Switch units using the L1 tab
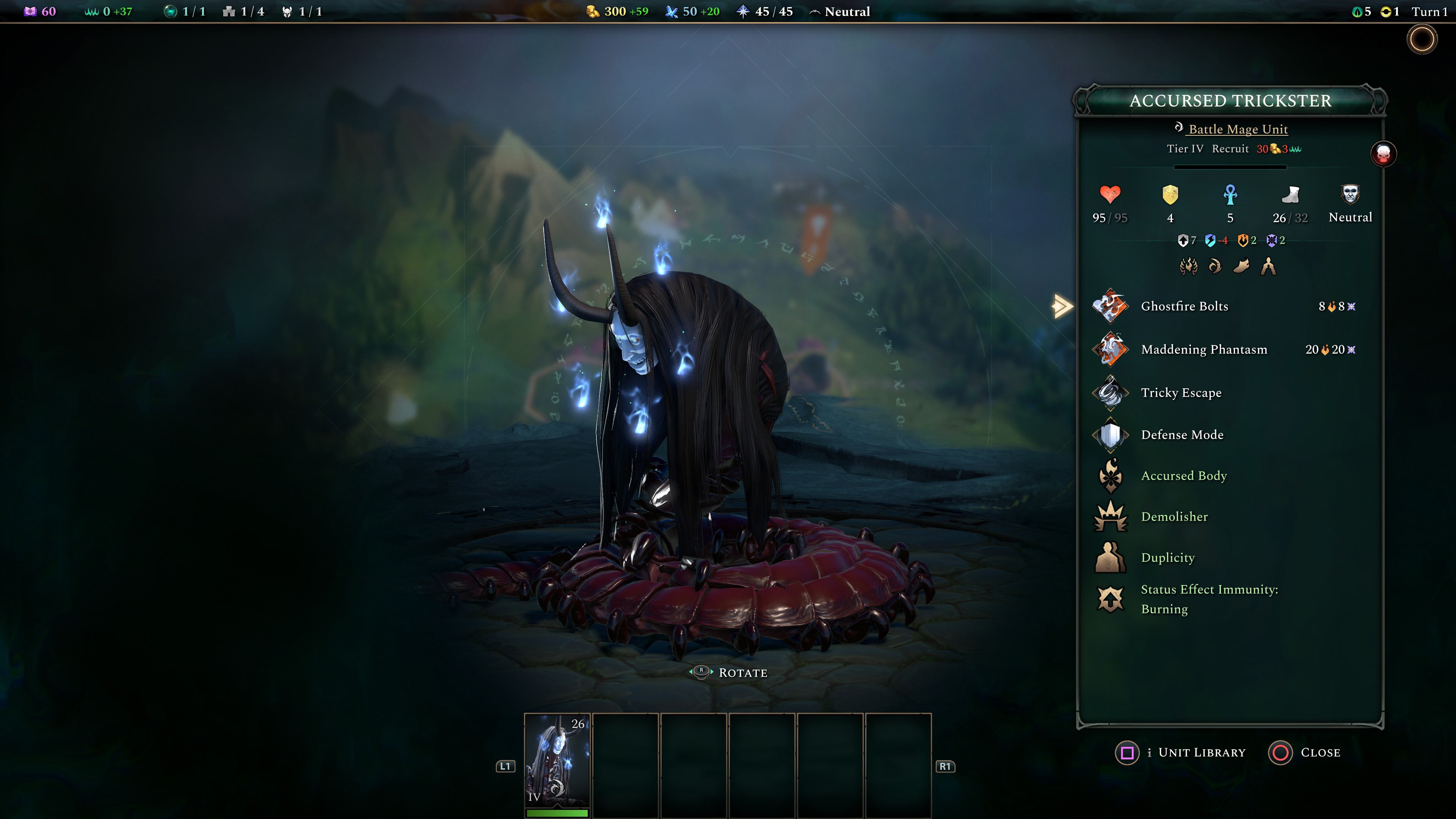 506,766
